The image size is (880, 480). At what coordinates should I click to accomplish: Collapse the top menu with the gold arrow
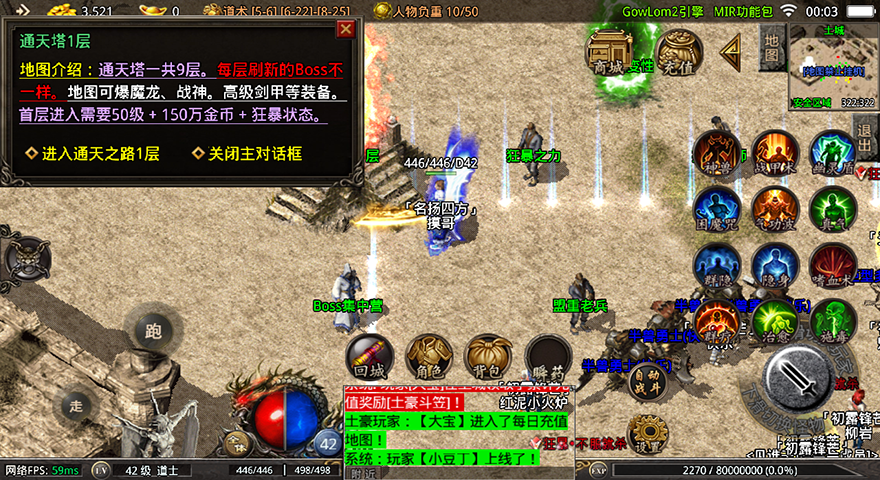tap(731, 49)
